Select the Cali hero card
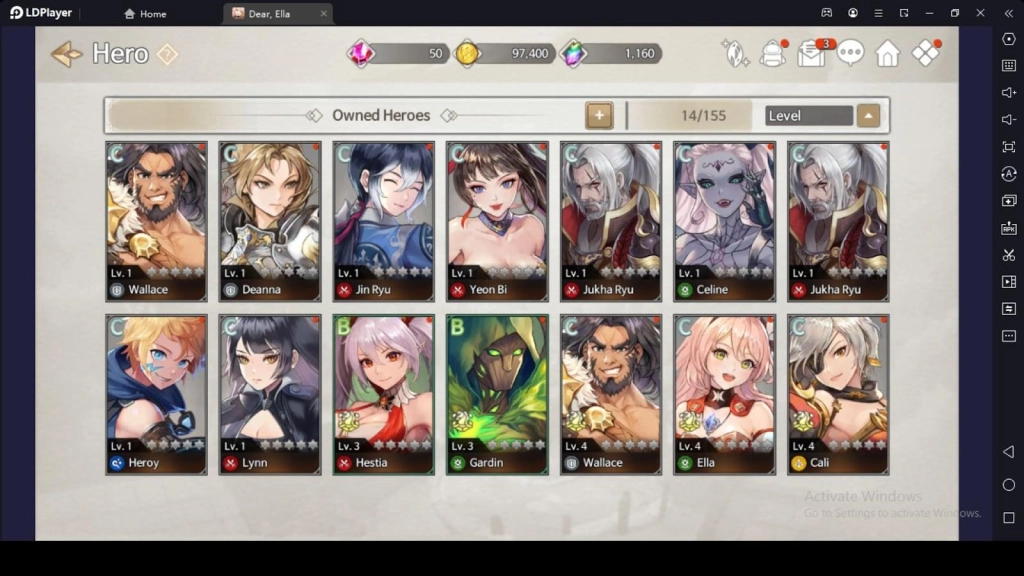Viewport: 1024px width, 576px height. [838, 394]
